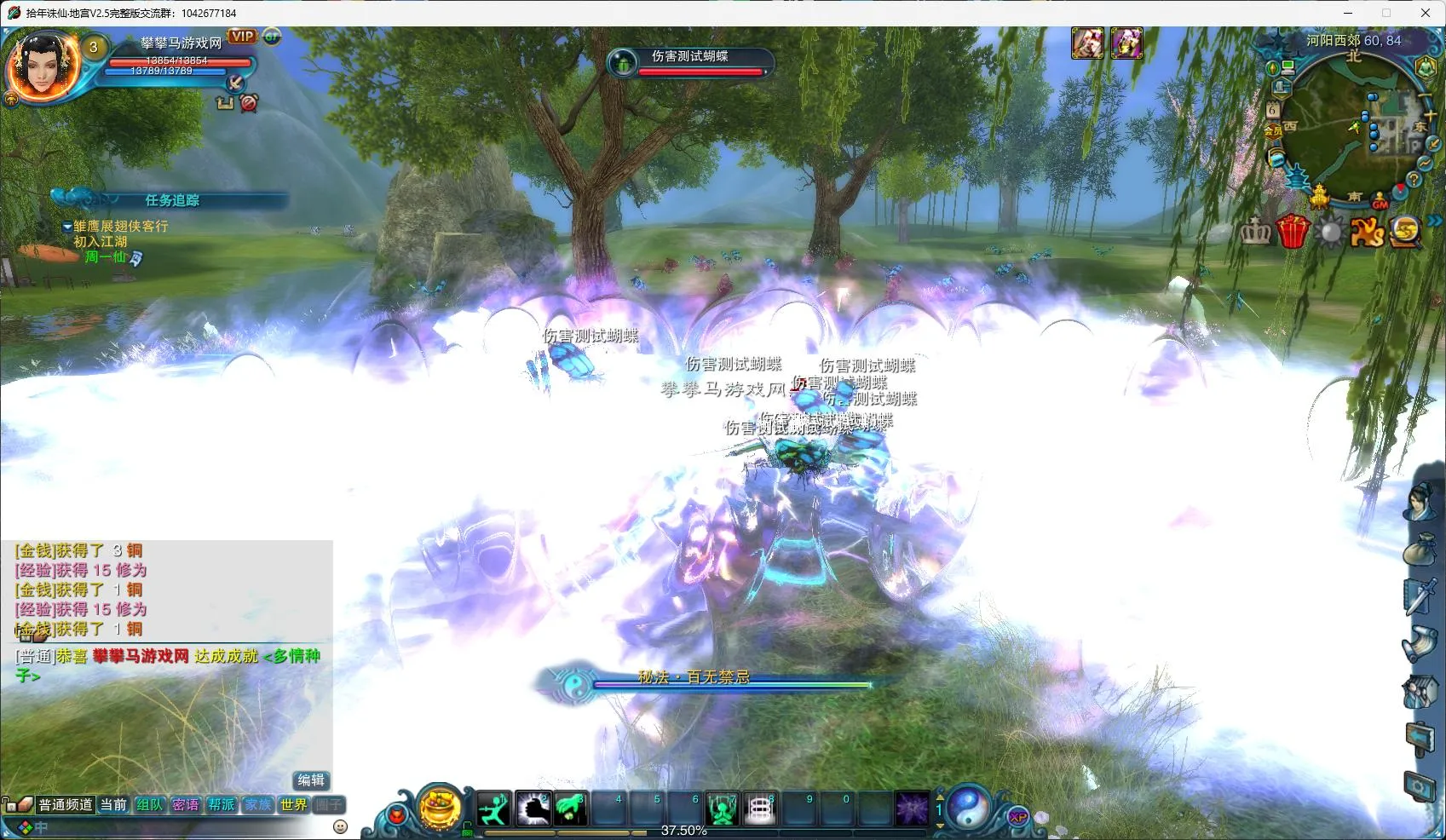The height and width of the screenshot is (840, 1446).
Task: Close the game window
Action: click(1425, 13)
